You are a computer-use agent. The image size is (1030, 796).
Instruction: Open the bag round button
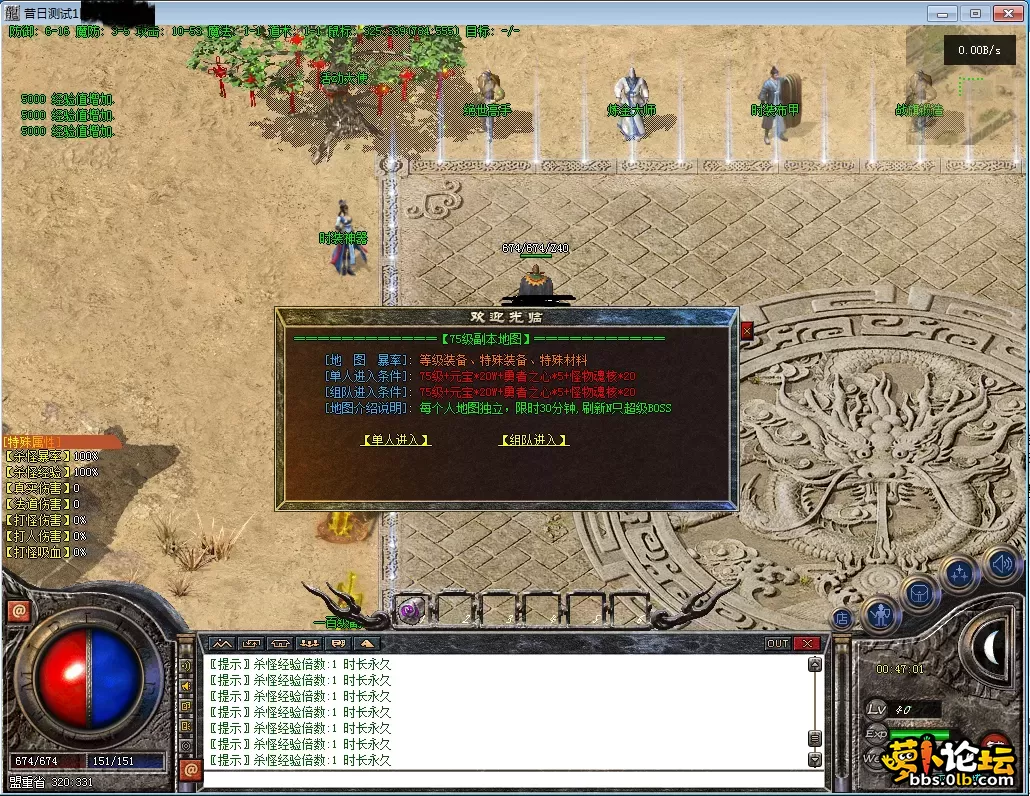[919, 592]
